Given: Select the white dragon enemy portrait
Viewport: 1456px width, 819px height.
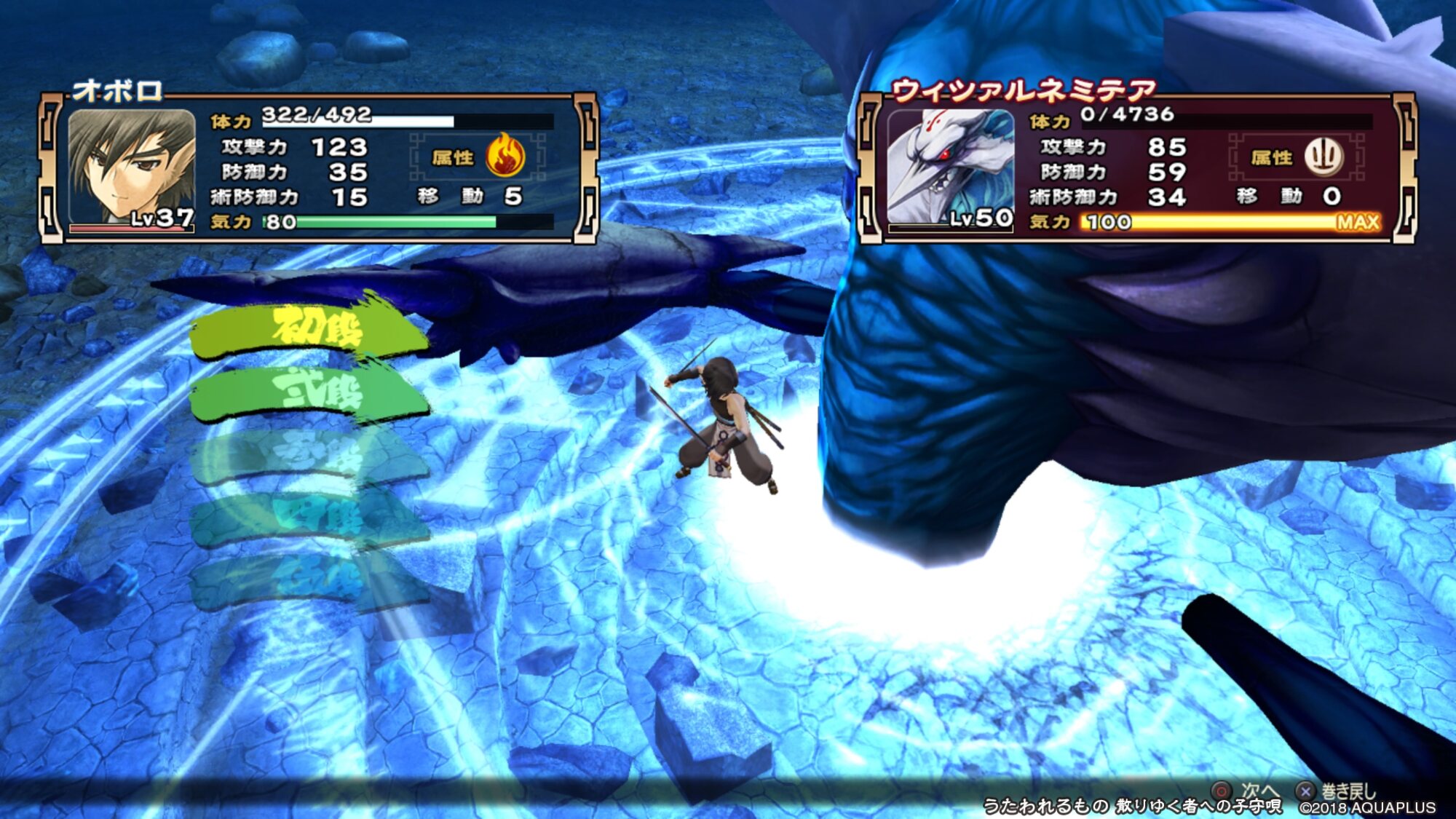Looking at the screenshot, I should pyautogui.click(x=950, y=167).
